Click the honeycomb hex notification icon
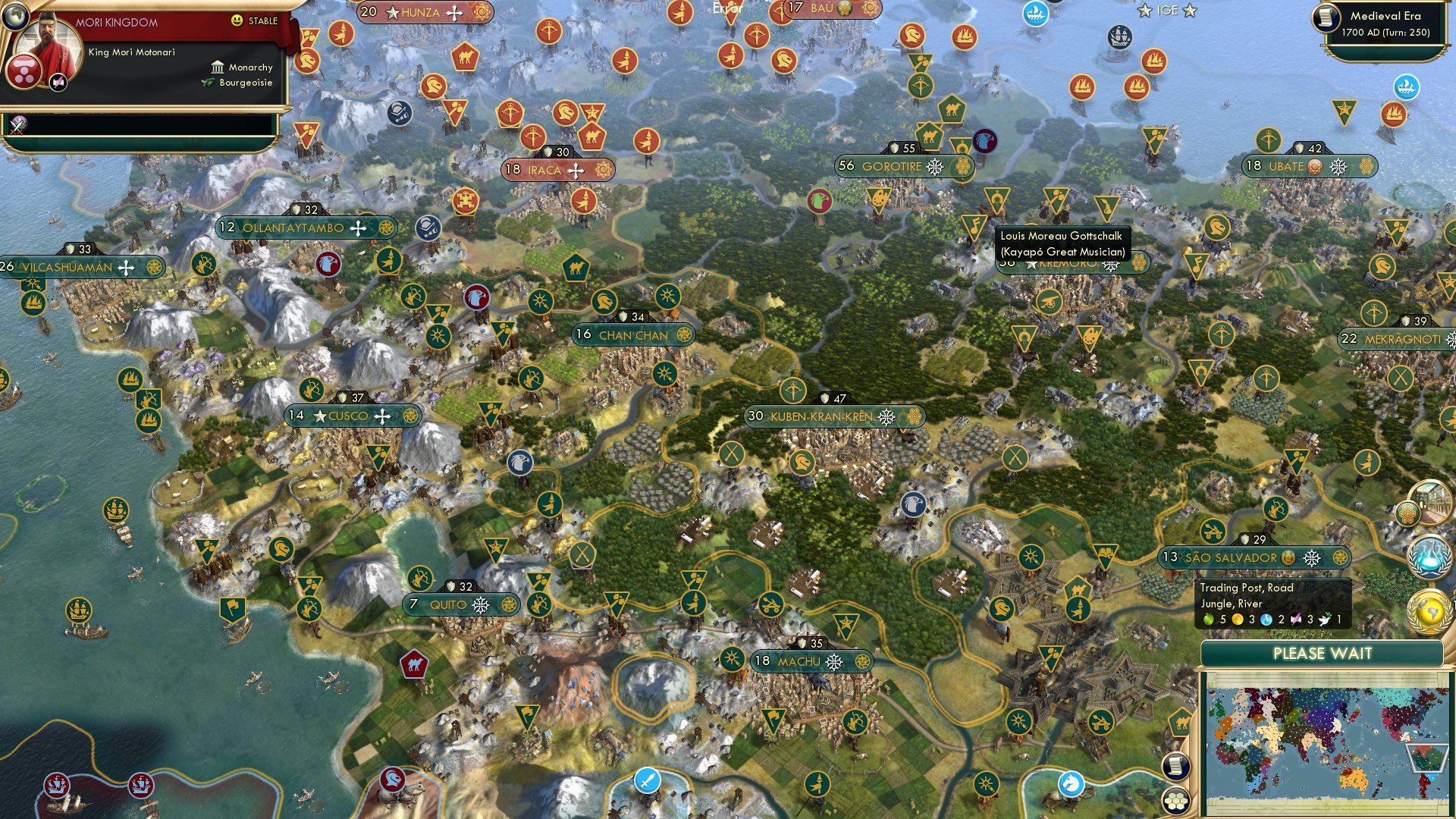Viewport: 1456px width, 819px height. tap(1407, 514)
